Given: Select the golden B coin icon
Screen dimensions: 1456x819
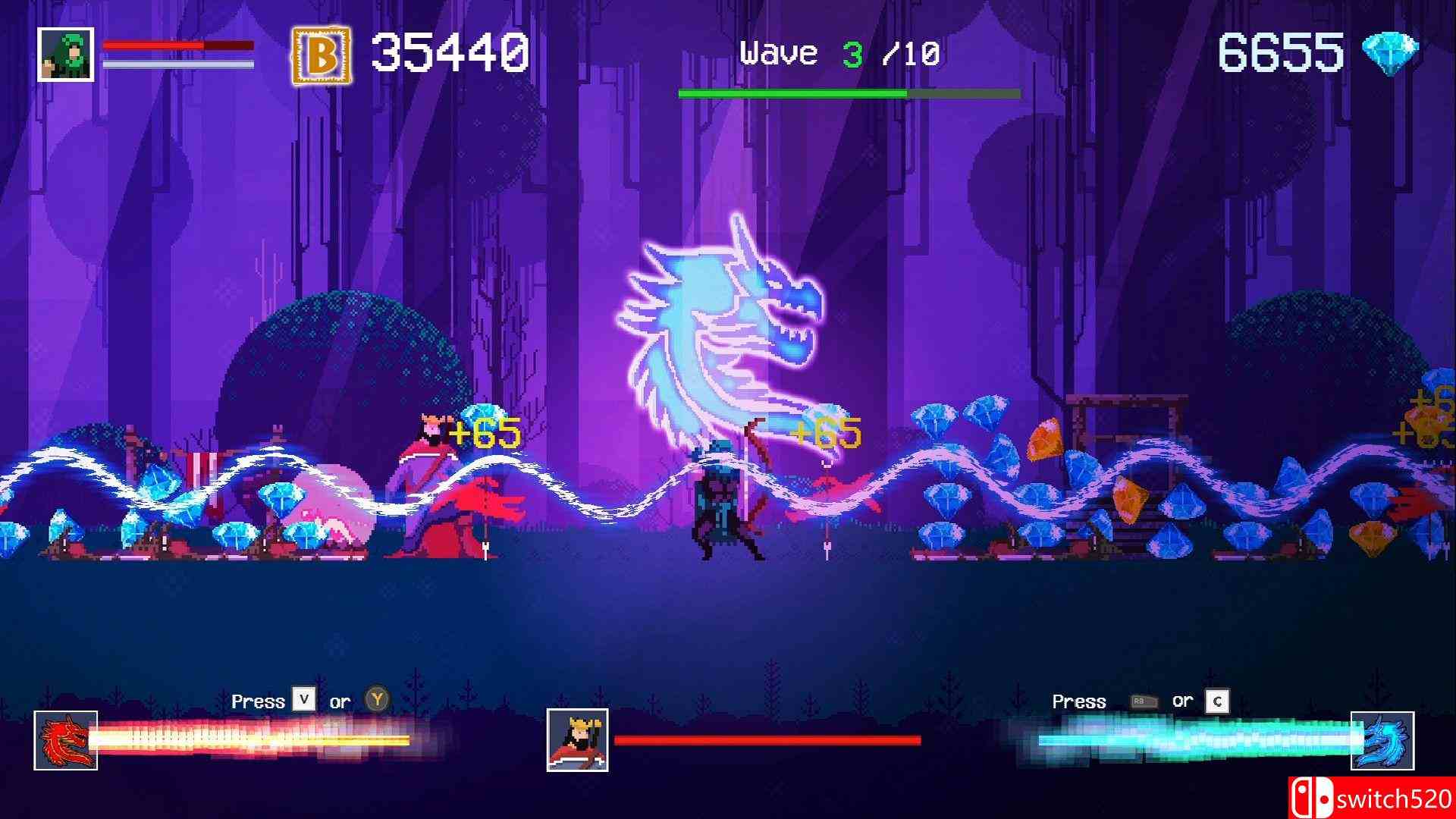Looking at the screenshot, I should point(320,52).
